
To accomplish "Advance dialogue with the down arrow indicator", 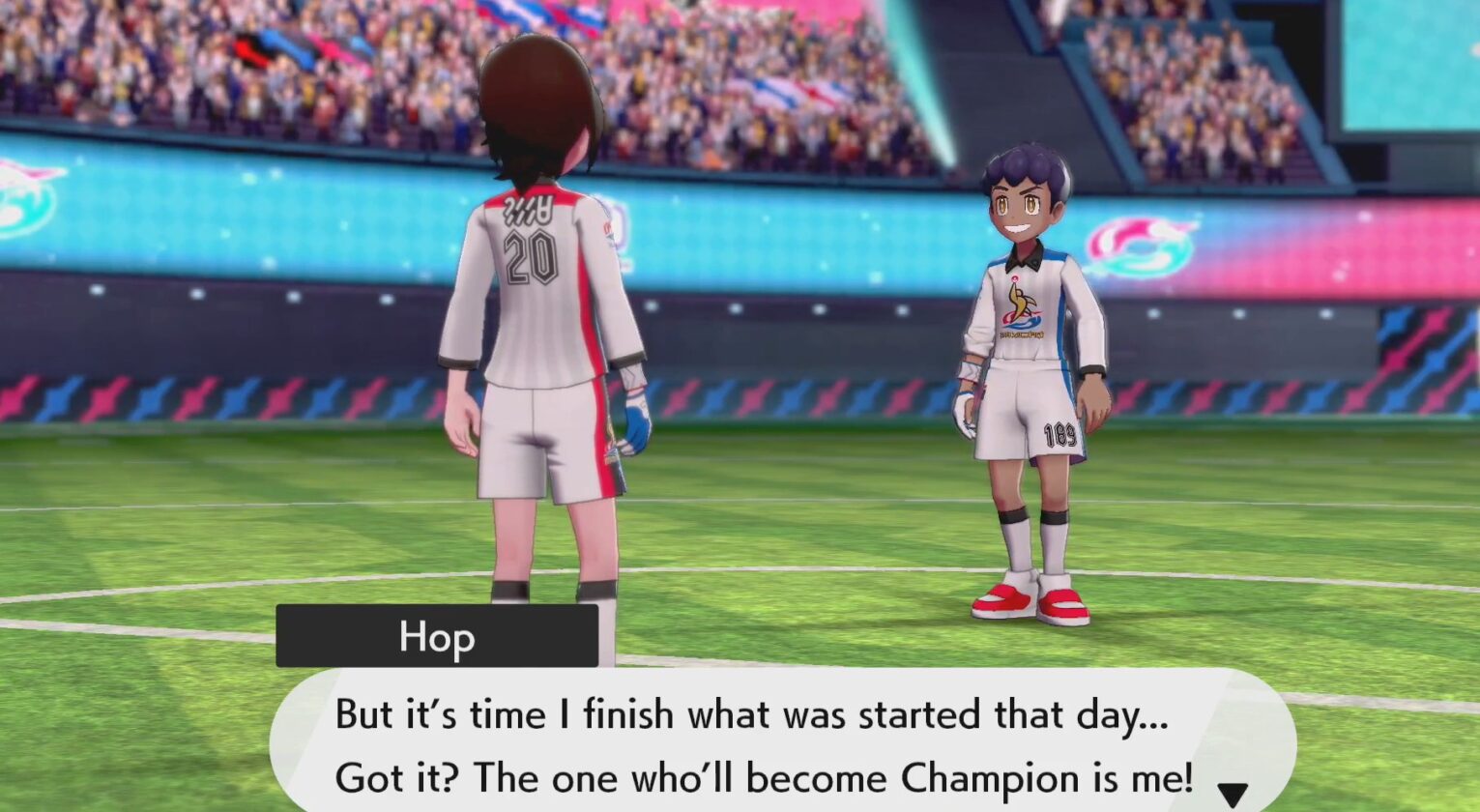I will click(1232, 794).
